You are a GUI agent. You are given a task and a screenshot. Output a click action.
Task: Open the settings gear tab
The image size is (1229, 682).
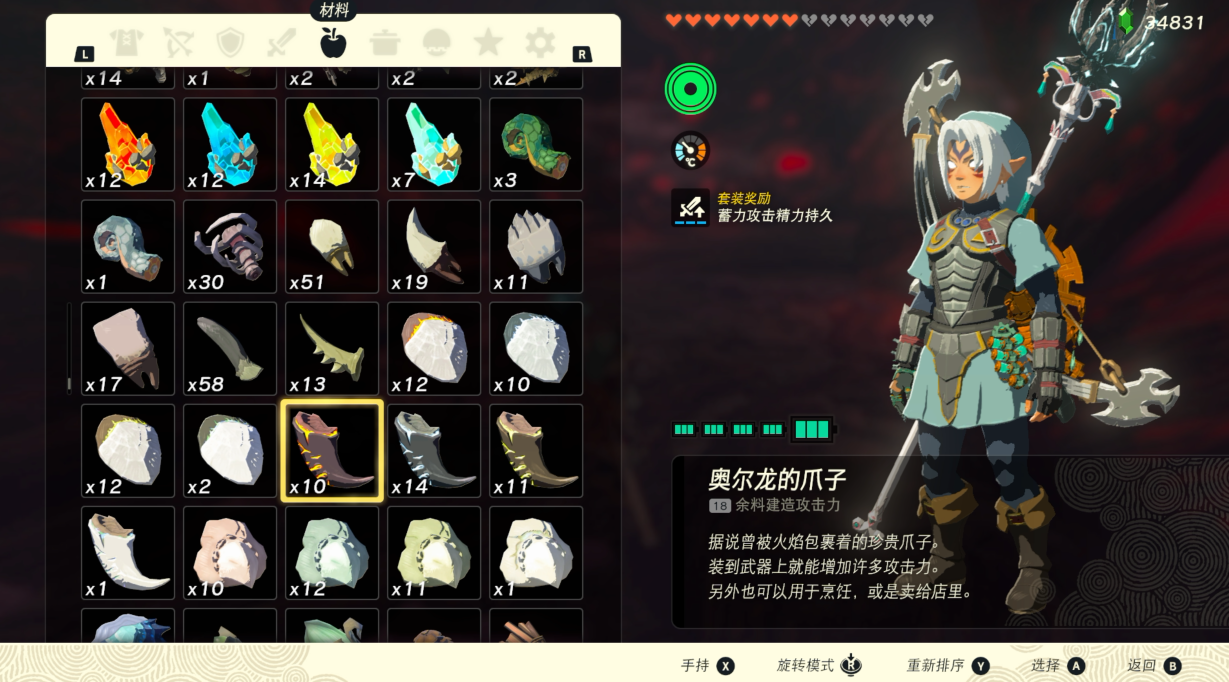tap(540, 42)
